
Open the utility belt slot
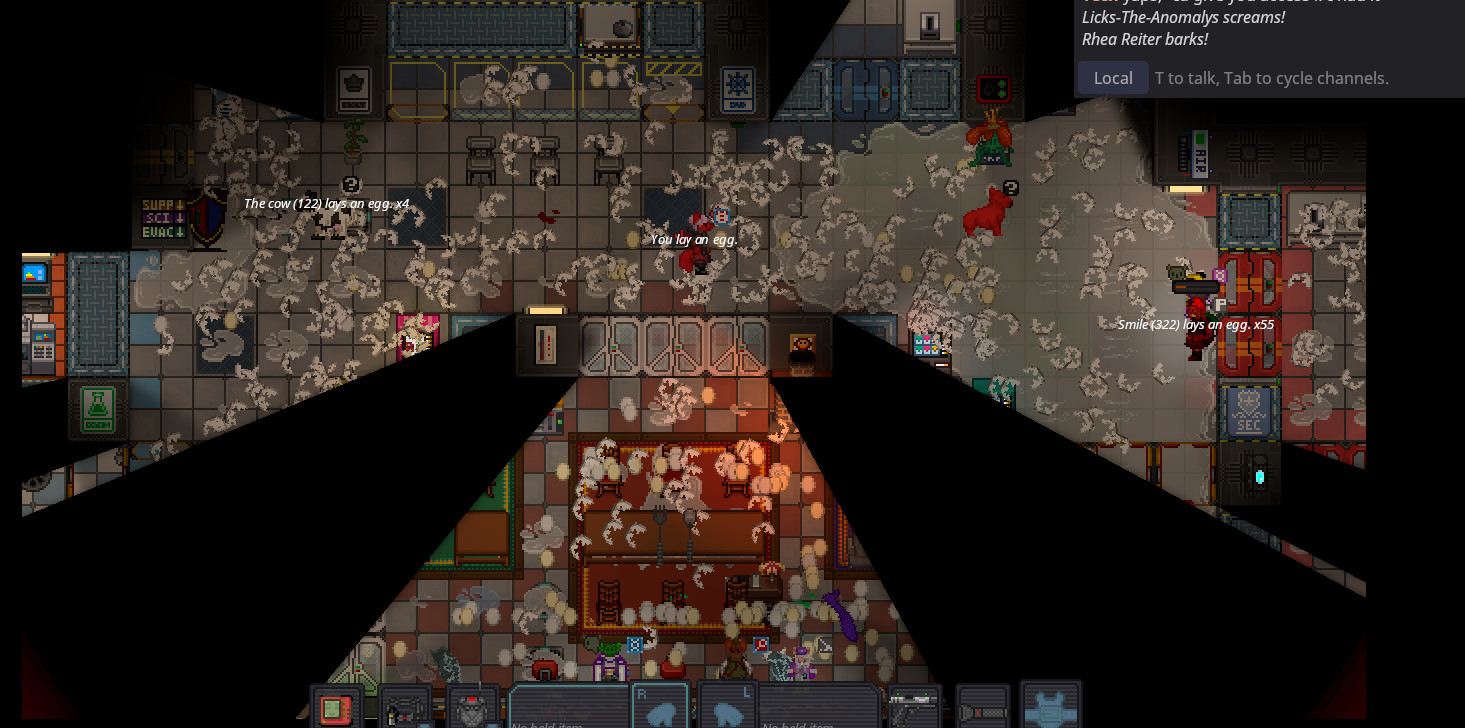click(x=404, y=708)
